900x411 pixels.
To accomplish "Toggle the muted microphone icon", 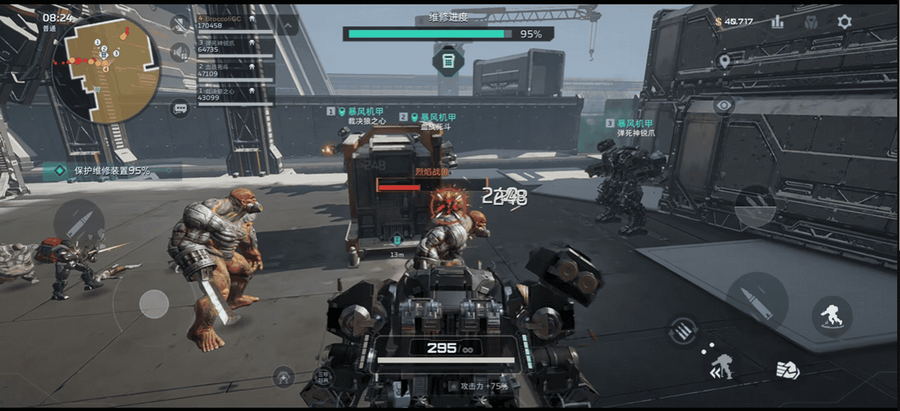I will tap(181, 24).
